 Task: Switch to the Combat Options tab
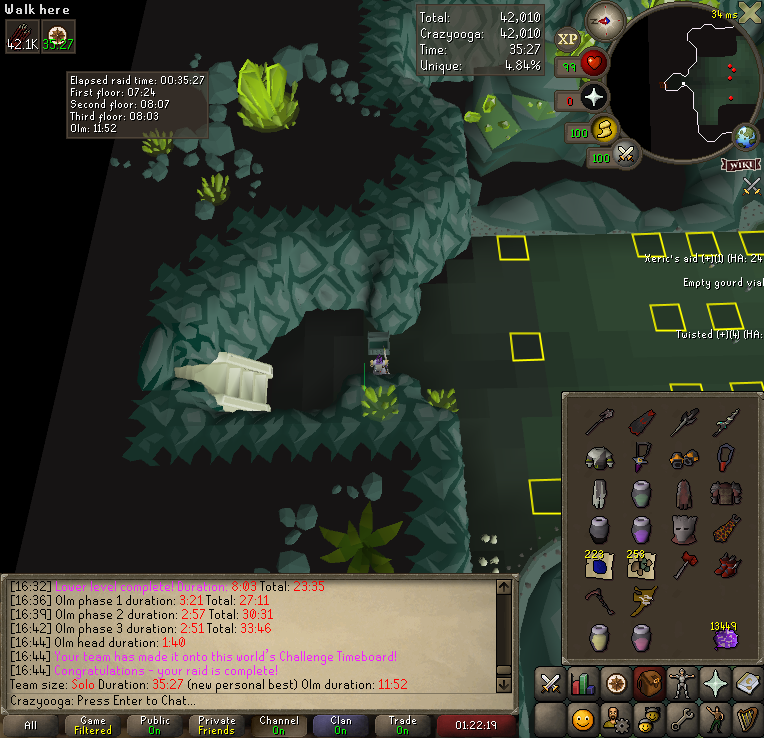[549, 684]
